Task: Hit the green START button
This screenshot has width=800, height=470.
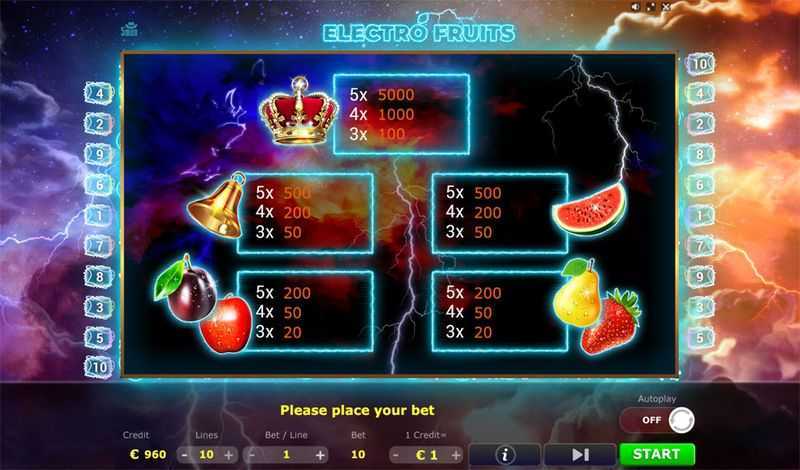Action: point(657,454)
